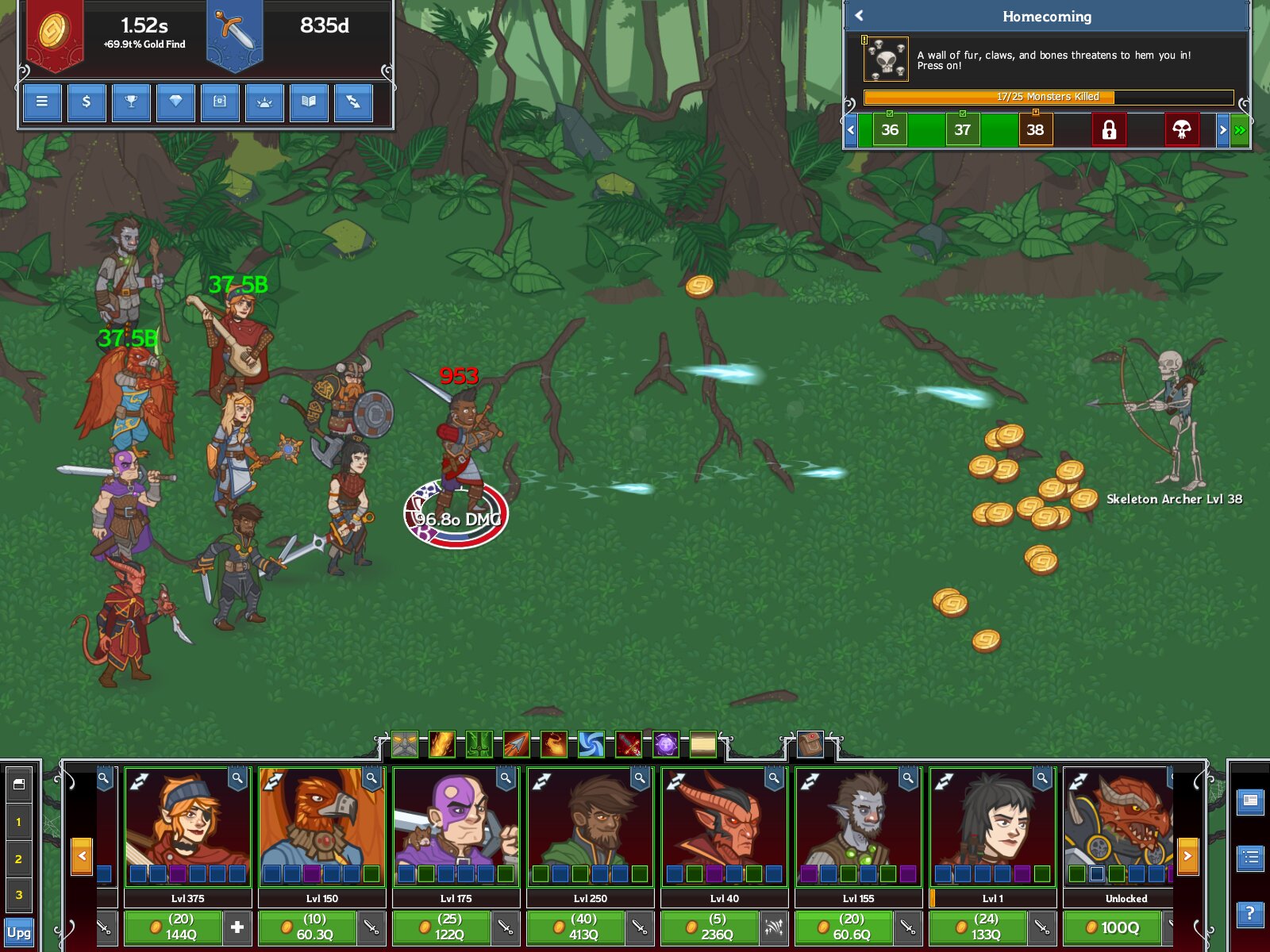Click the back arrow beside Homecoming

pyautogui.click(x=859, y=16)
